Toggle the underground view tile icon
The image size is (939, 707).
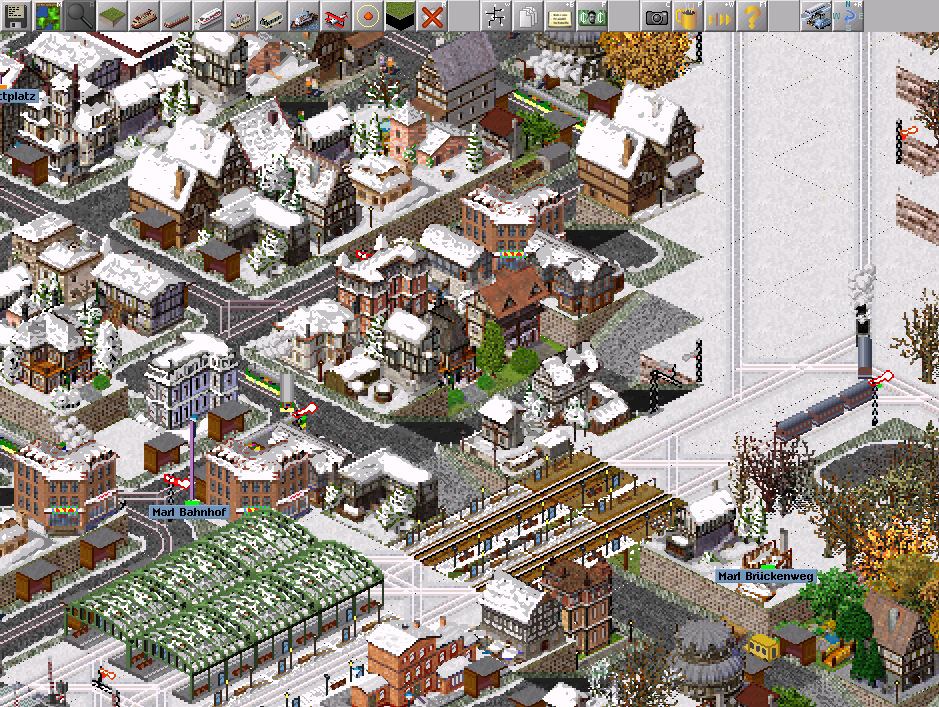[x=400, y=16]
